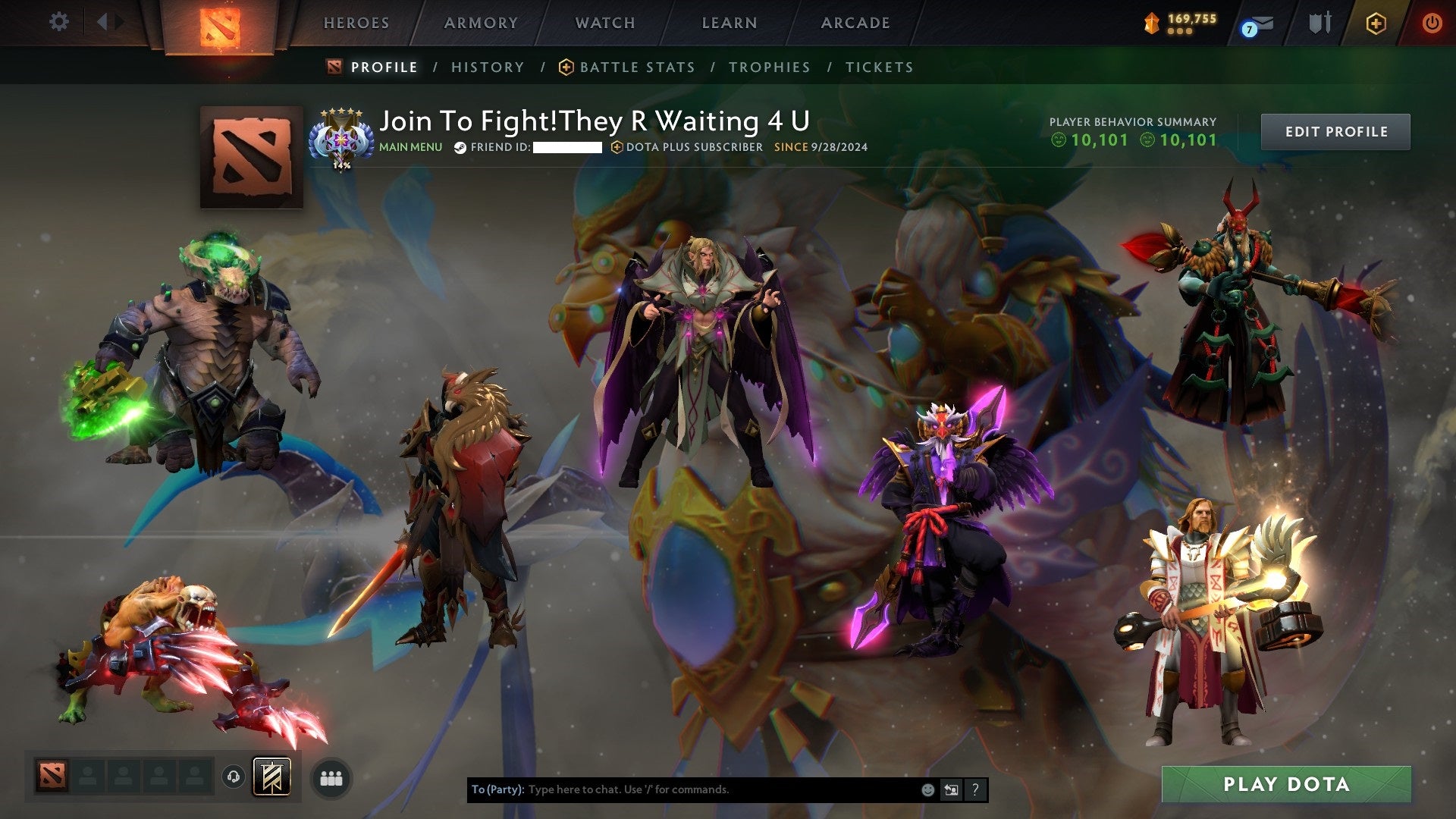Open the ARCADE menu
Screen dimensions: 1456x819
coord(855,23)
